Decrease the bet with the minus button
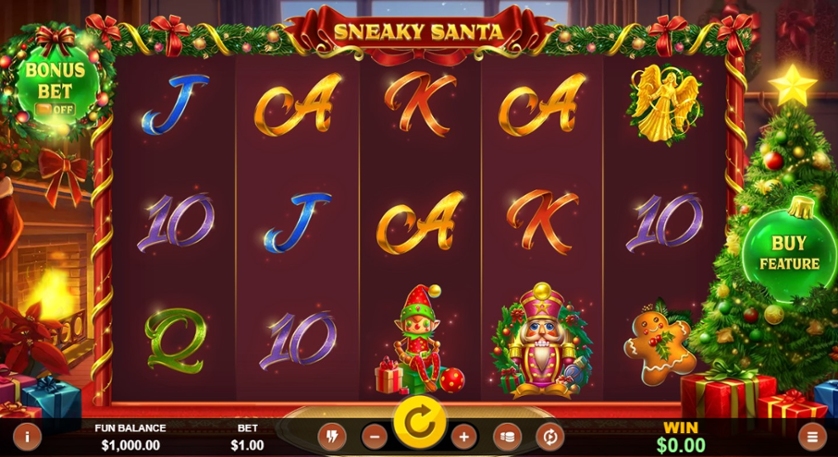The height and width of the screenshot is (457, 838). [x=374, y=436]
